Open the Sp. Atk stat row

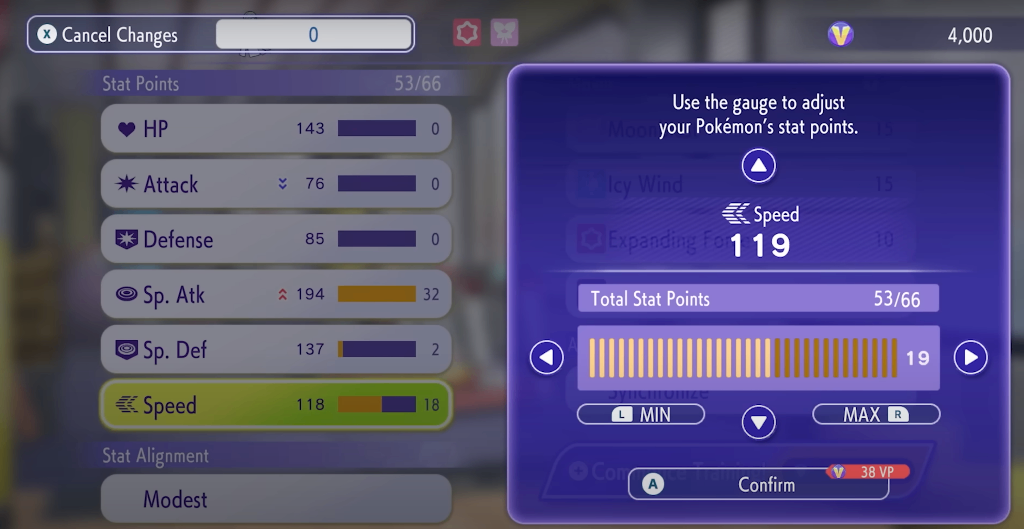[x=275, y=294]
